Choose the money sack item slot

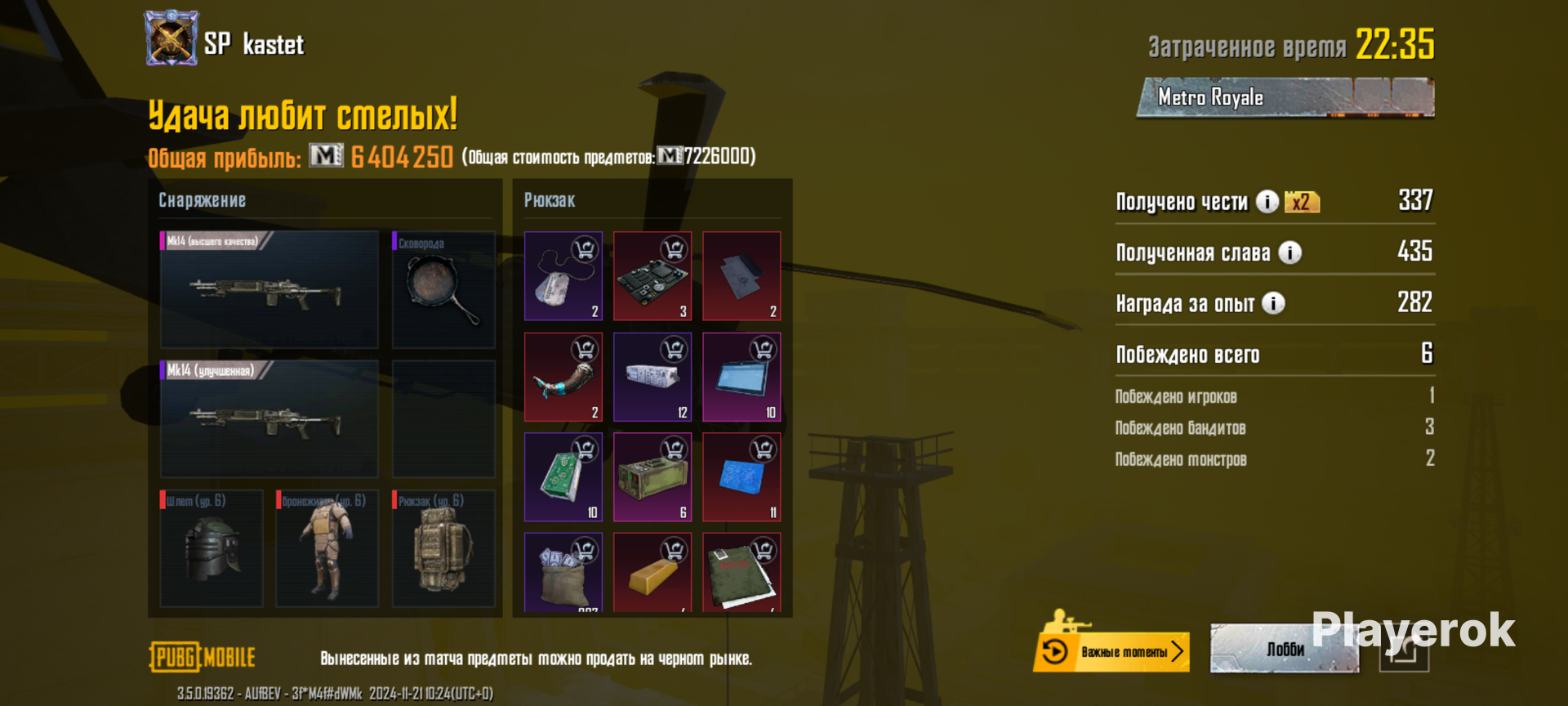563,571
